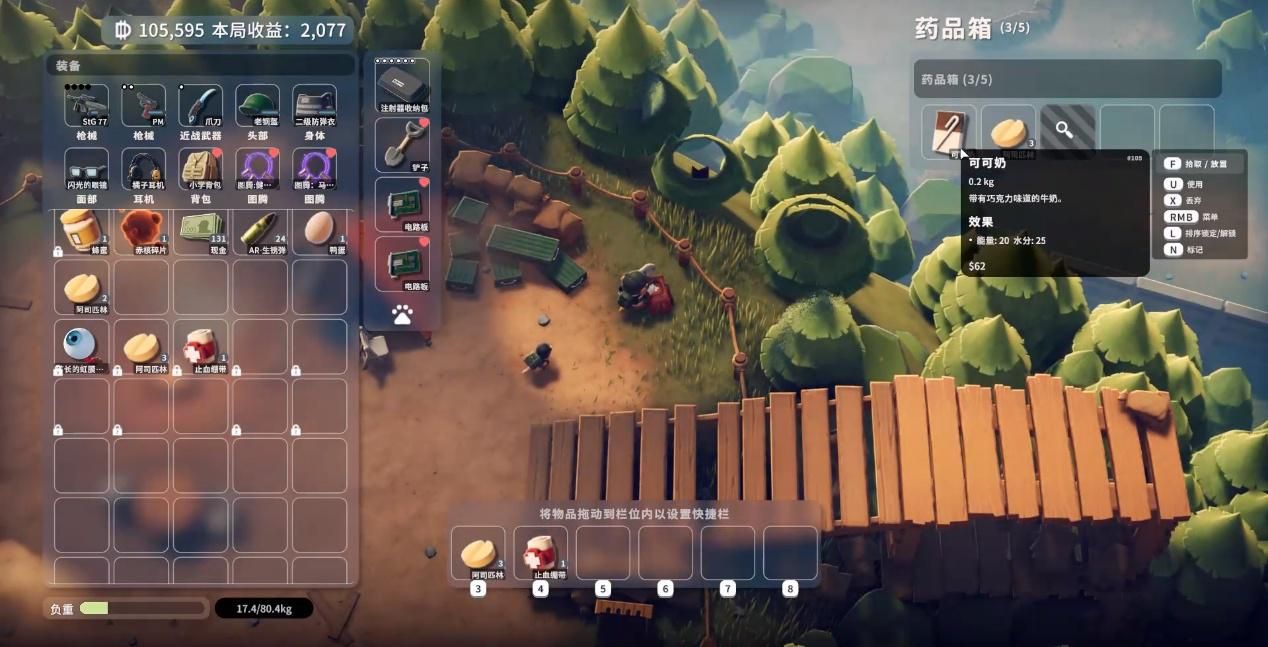Image resolution: width=1268 pixels, height=647 pixels.
Task: Take the 可可奶 cocoa milk from 药品箱
Action: point(948,131)
